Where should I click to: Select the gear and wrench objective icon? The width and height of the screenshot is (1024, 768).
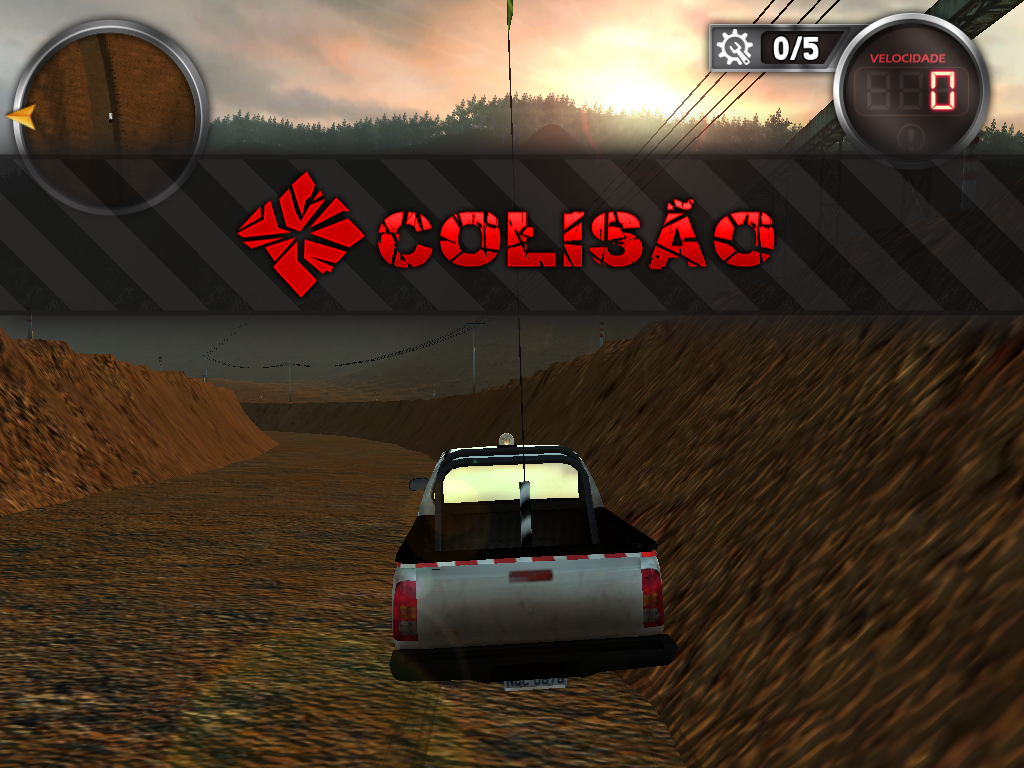click(735, 47)
